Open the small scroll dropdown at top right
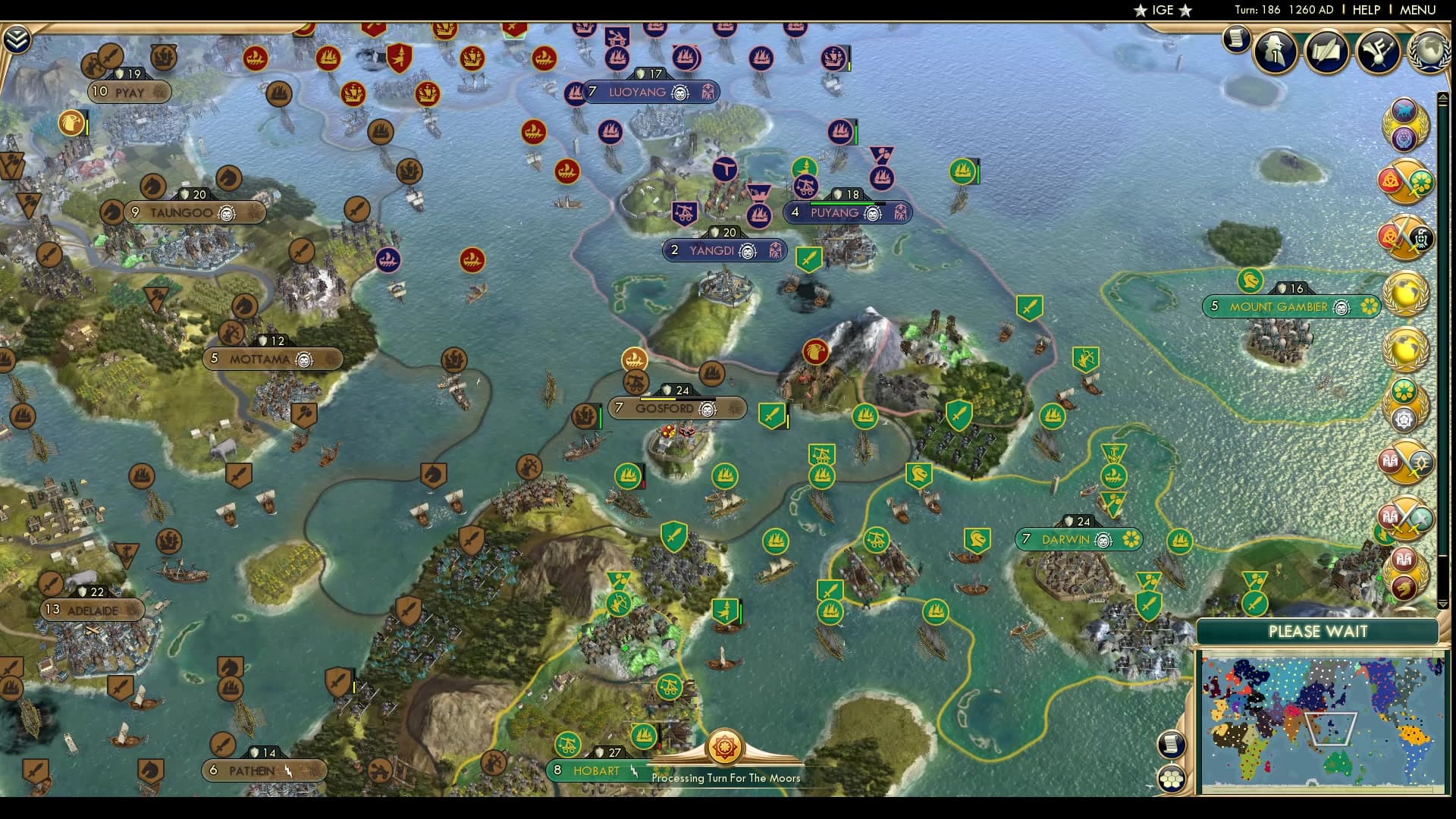The image size is (1456, 819). click(x=1236, y=39)
